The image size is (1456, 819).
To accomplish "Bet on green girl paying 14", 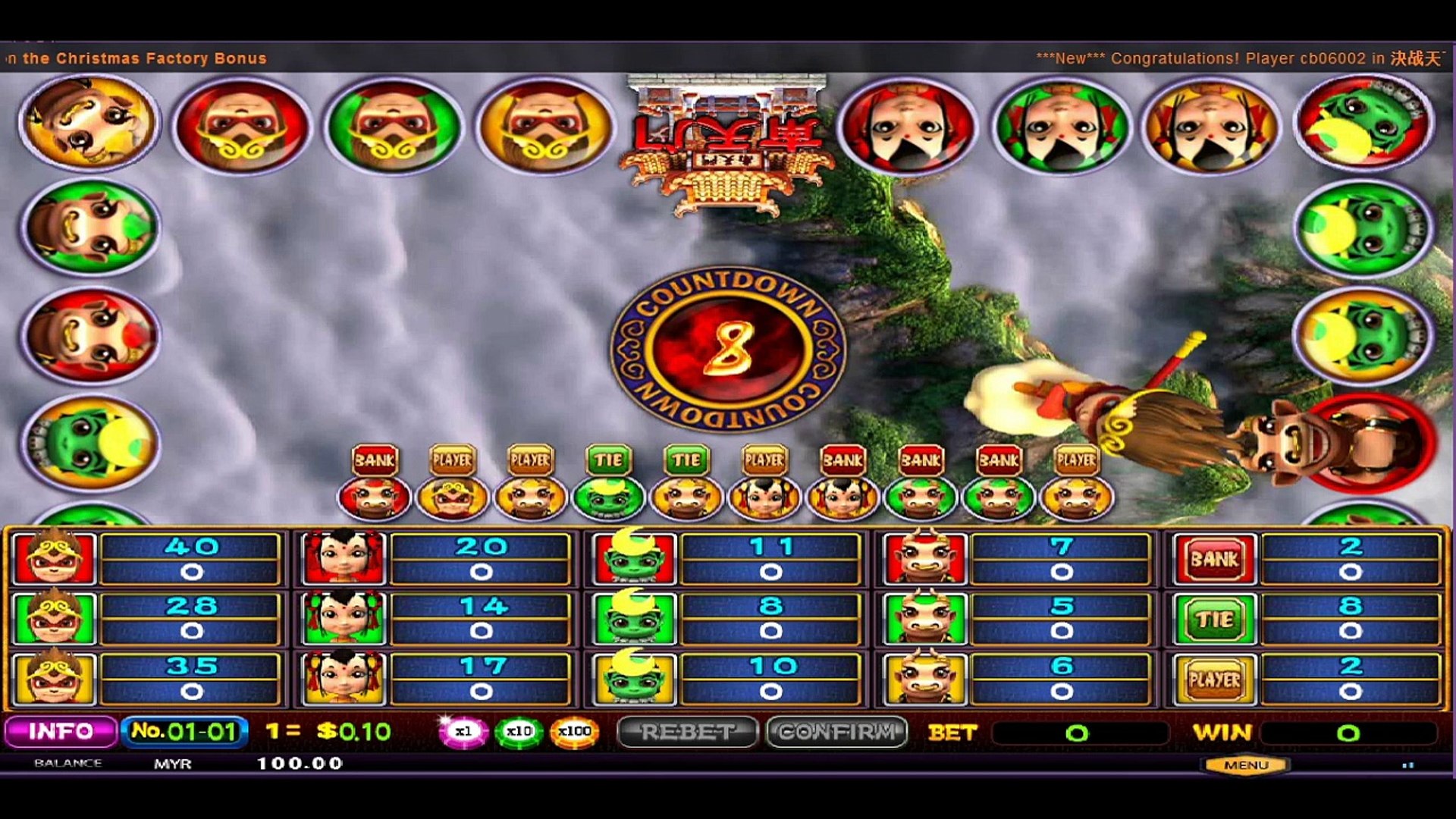I will click(x=344, y=619).
